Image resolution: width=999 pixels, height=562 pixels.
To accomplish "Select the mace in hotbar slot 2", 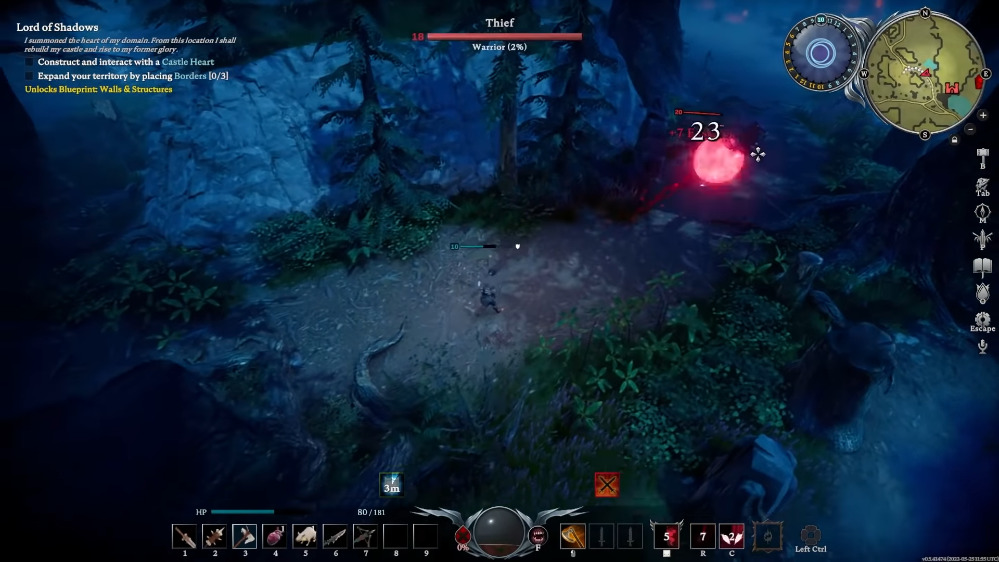I will coord(215,537).
